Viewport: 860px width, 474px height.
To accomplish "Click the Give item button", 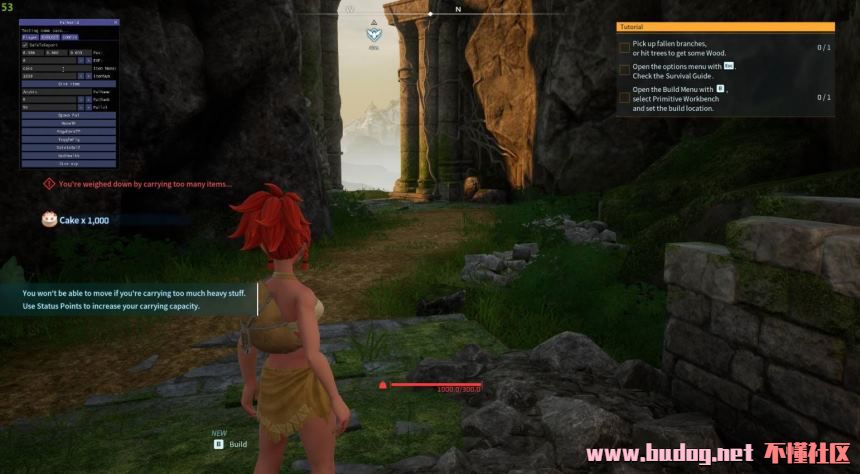I will pos(69,84).
